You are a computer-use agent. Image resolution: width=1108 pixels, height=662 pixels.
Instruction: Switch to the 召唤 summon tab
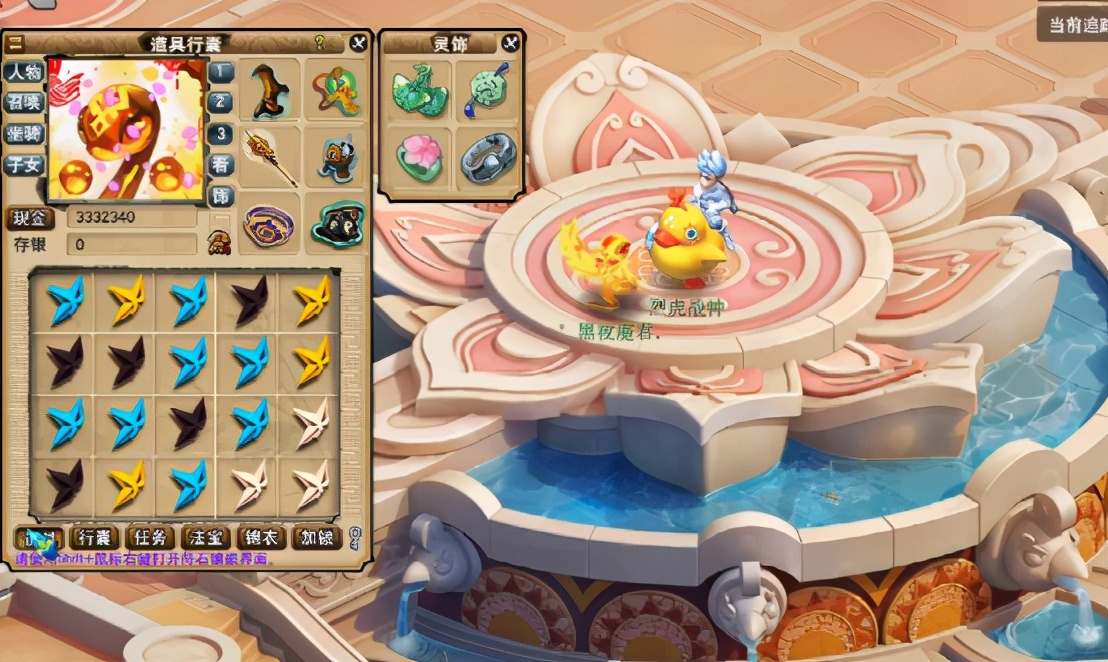[24, 103]
